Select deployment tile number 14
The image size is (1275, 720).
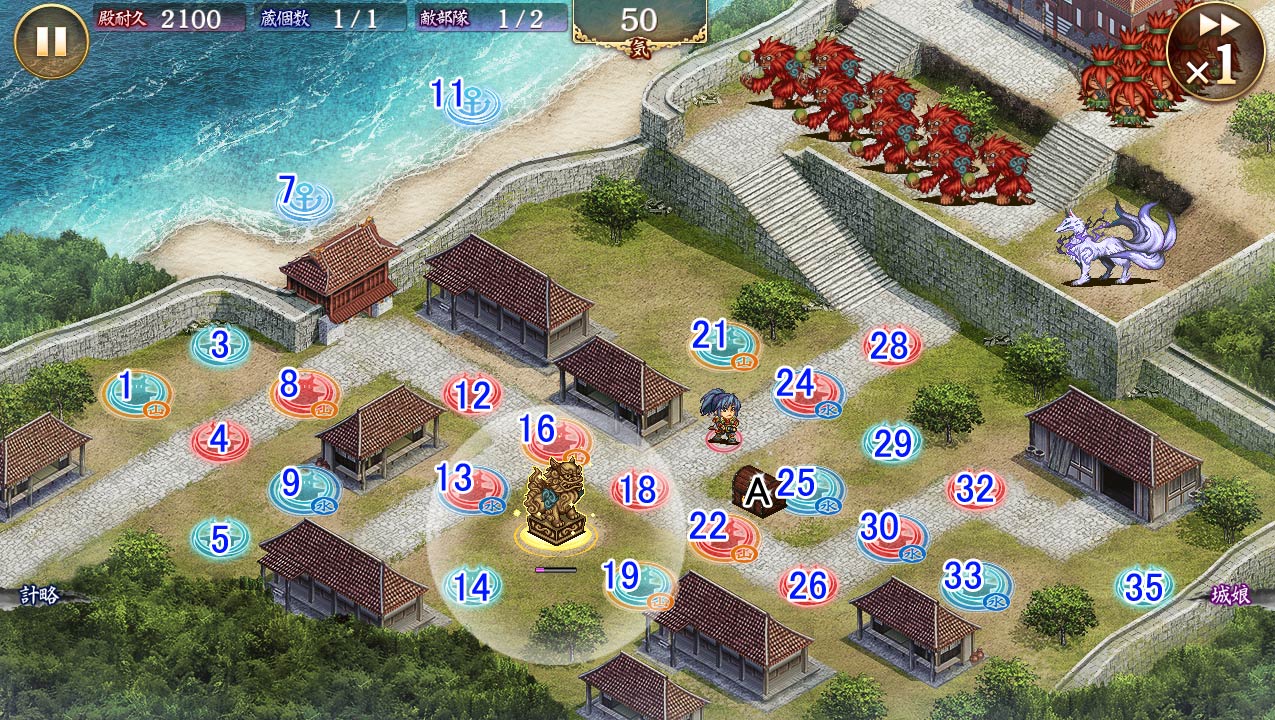(472, 586)
